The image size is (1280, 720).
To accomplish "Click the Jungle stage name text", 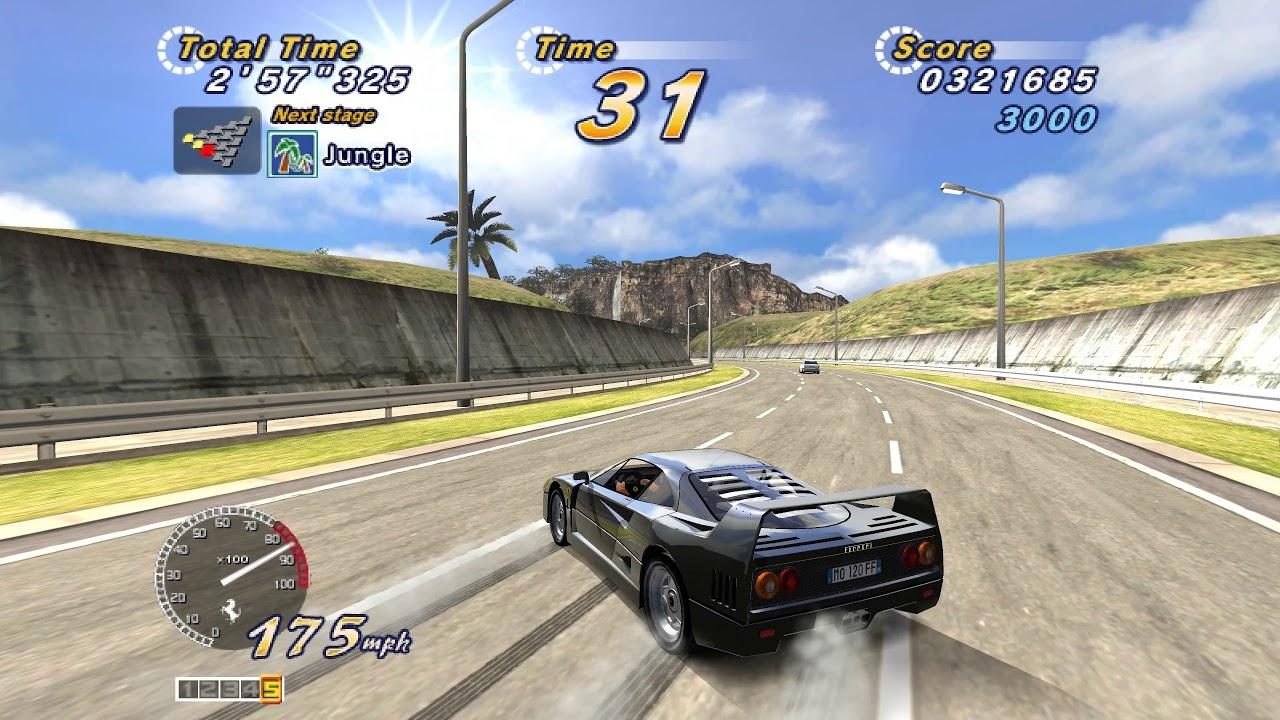I will click(367, 155).
